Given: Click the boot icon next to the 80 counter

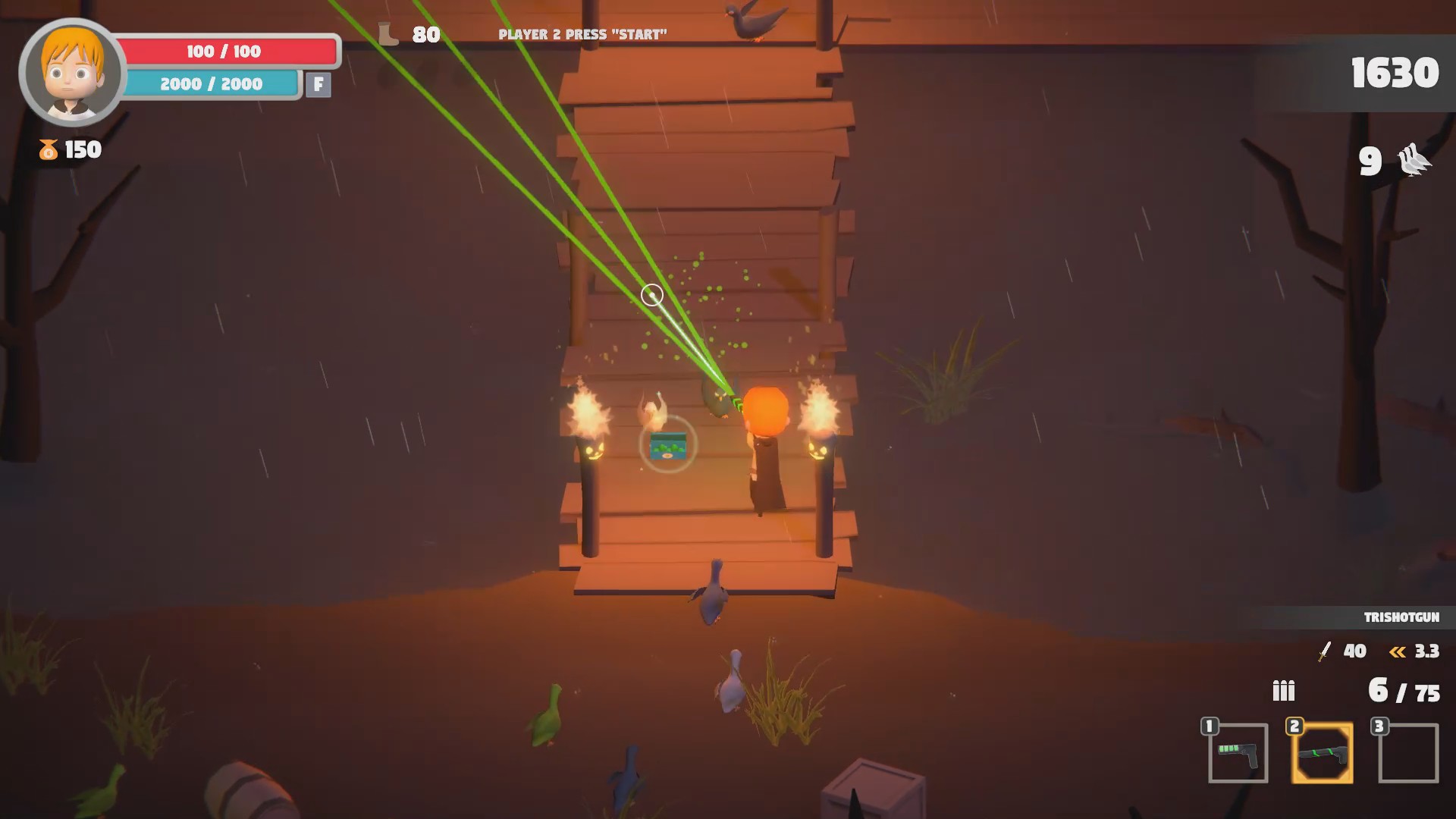Looking at the screenshot, I should [387, 32].
